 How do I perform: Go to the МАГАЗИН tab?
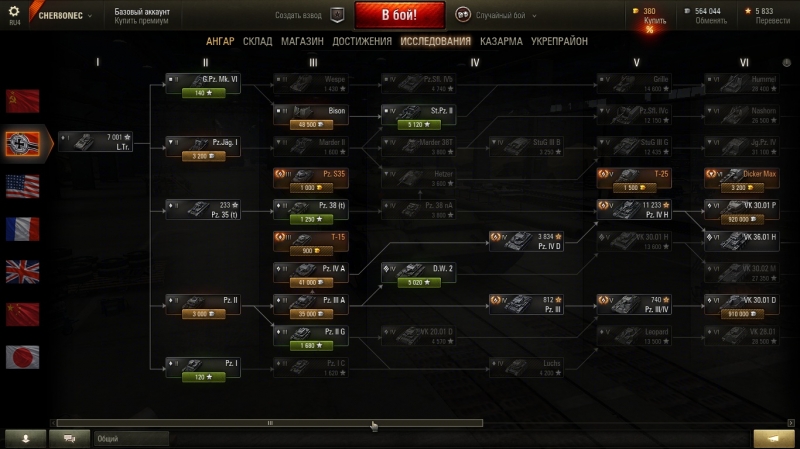(301, 42)
